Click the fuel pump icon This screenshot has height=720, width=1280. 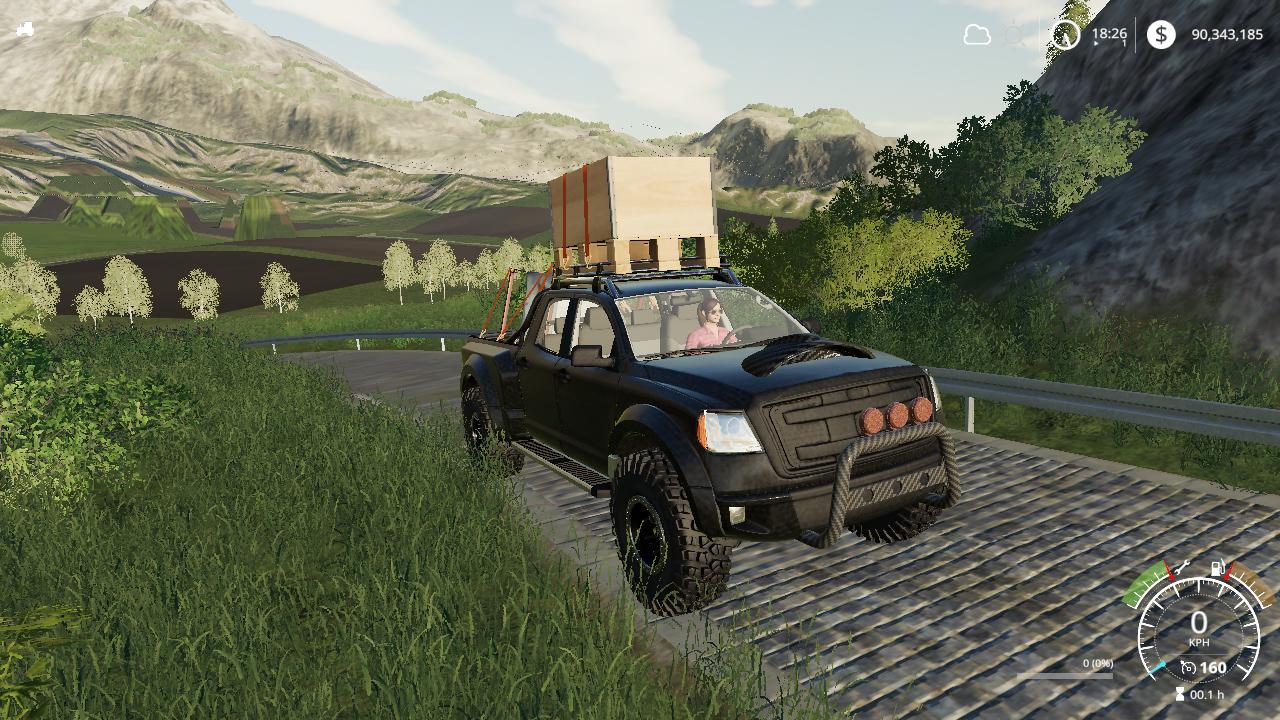pos(1218,568)
